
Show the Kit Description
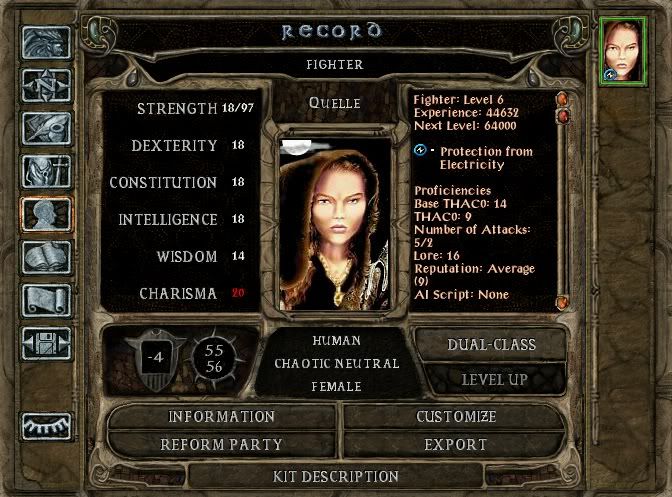[x=336, y=476]
